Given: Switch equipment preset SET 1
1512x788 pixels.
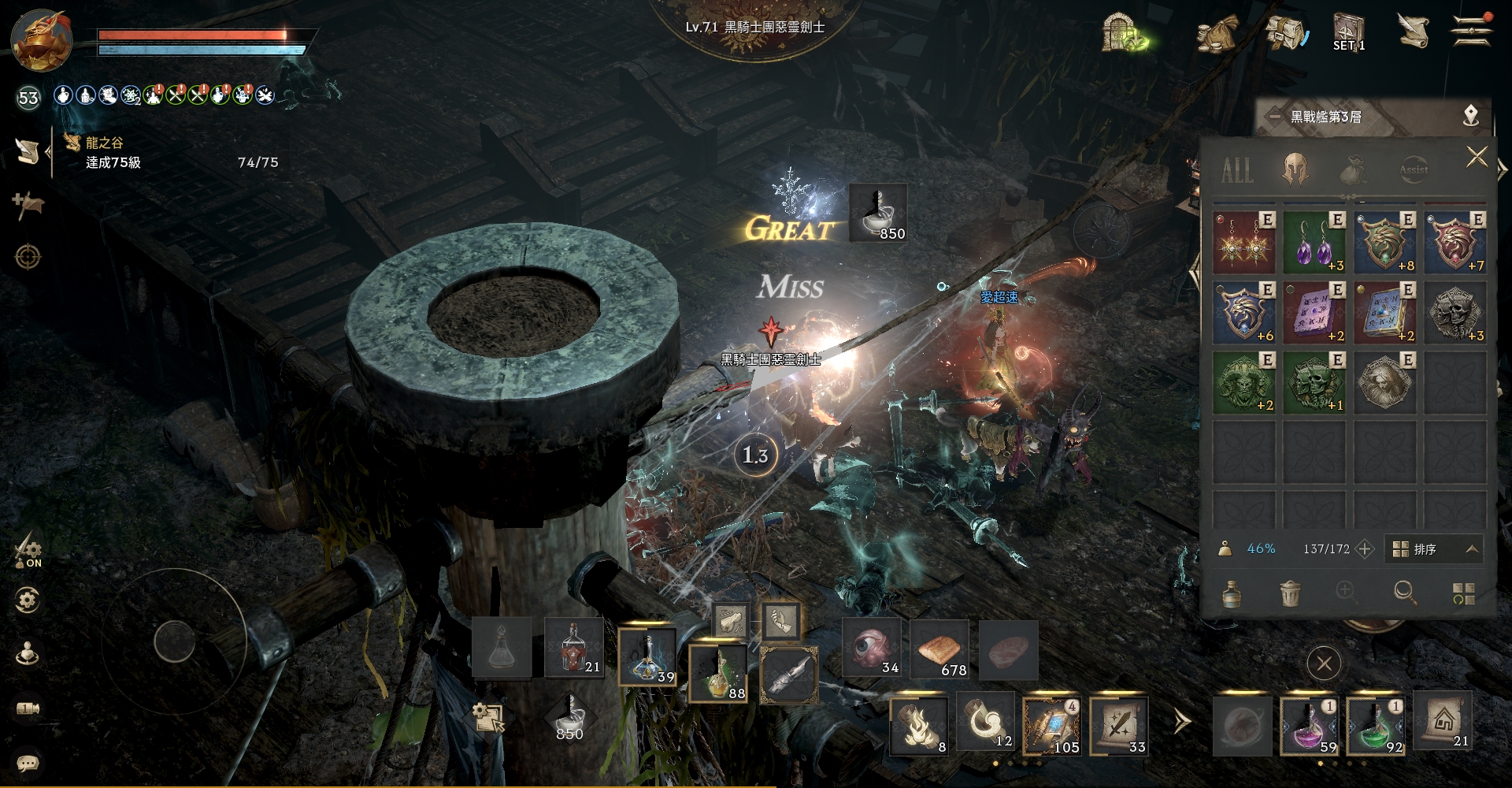Looking at the screenshot, I should click(1348, 33).
